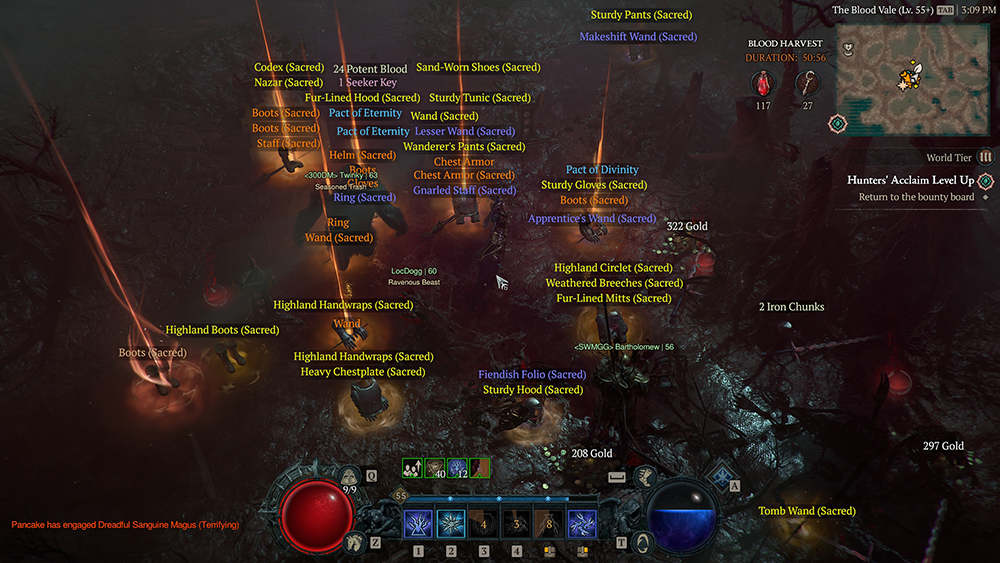Image resolution: width=1000 pixels, height=563 pixels.
Task: Select the Hunters' Acclaim Level Up objective
Action: pos(910,180)
